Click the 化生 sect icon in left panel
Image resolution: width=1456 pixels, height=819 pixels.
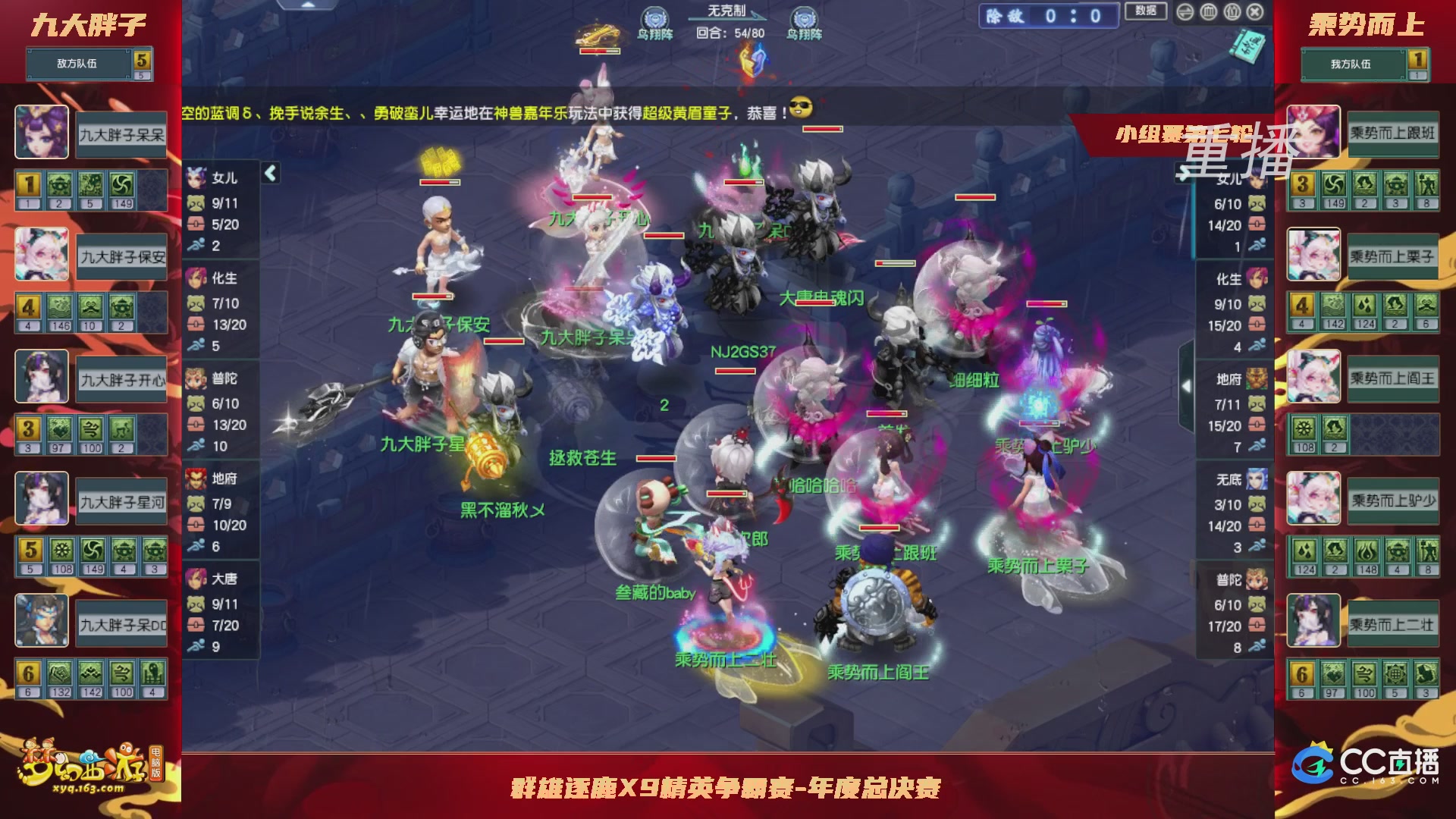(196, 279)
